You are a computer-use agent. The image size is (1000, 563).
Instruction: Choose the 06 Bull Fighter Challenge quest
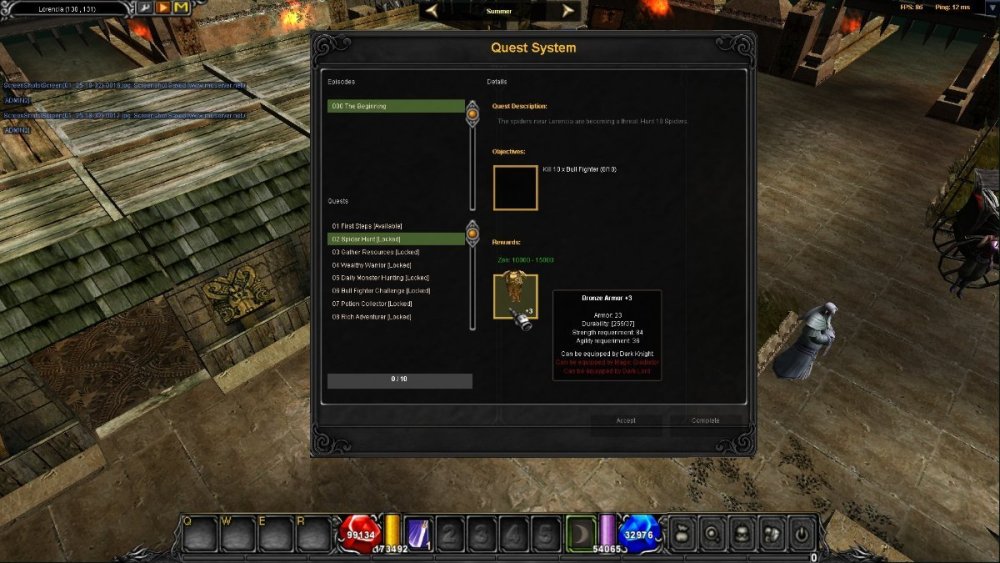tap(396, 291)
